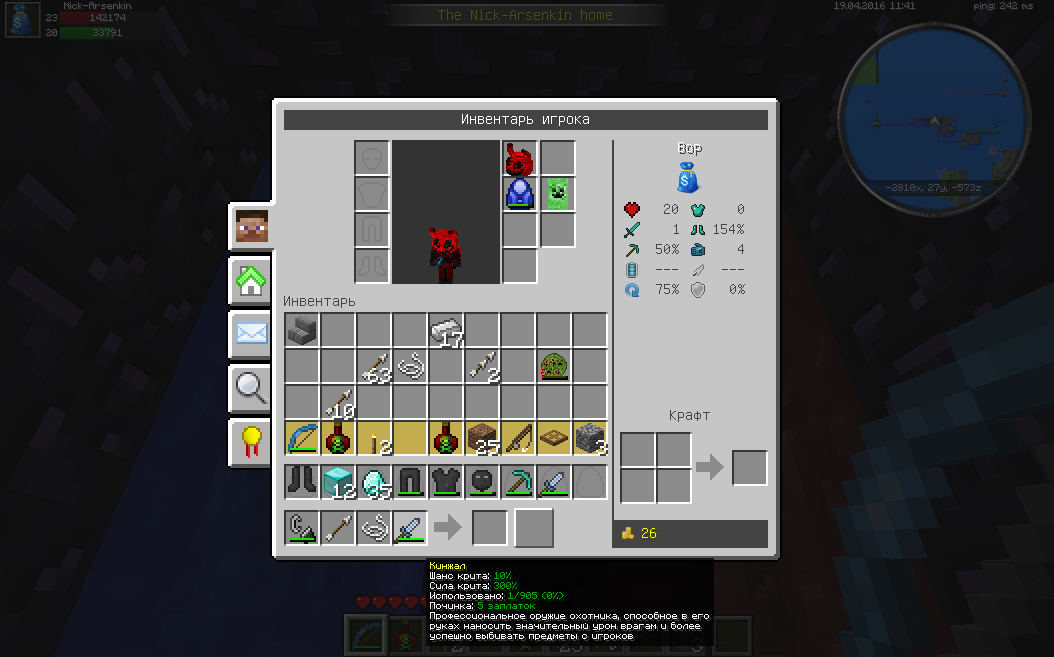Grab the stack of 53 arrows

tap(374, 367)
